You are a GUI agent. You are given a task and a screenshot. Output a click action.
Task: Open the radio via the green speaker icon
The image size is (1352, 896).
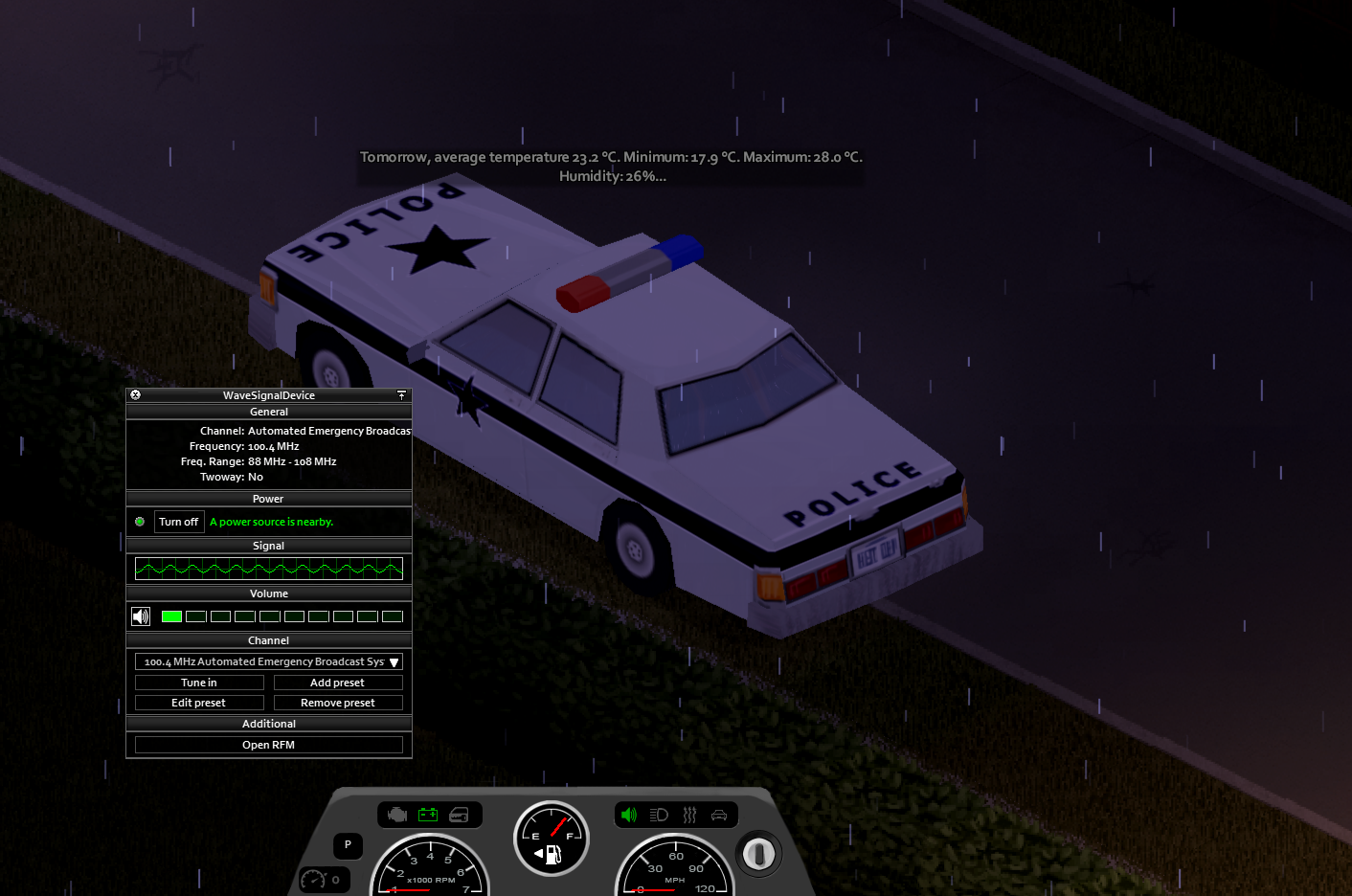tap(629, 815)
